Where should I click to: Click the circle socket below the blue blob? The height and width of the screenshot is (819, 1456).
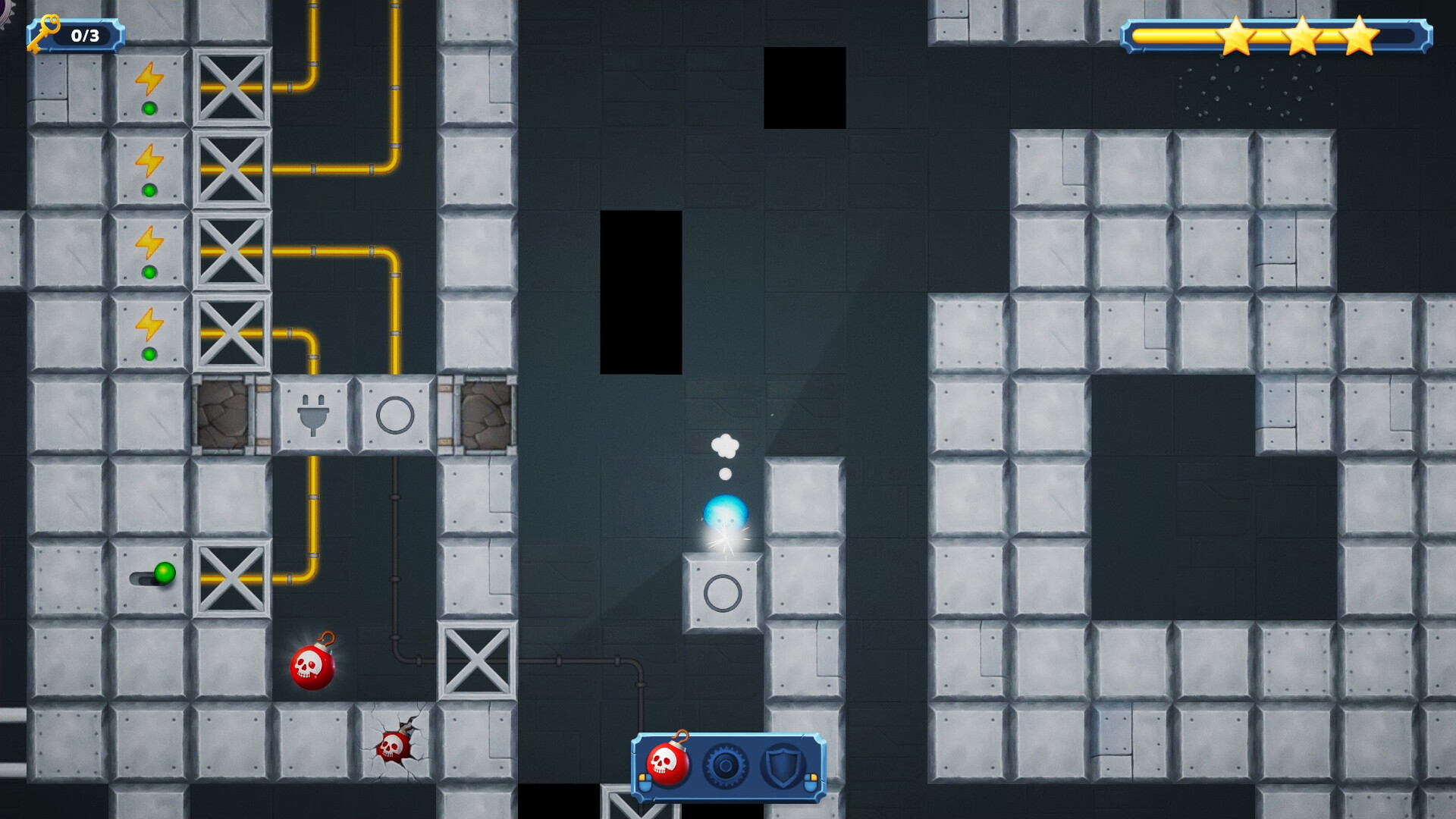(723, 591)
